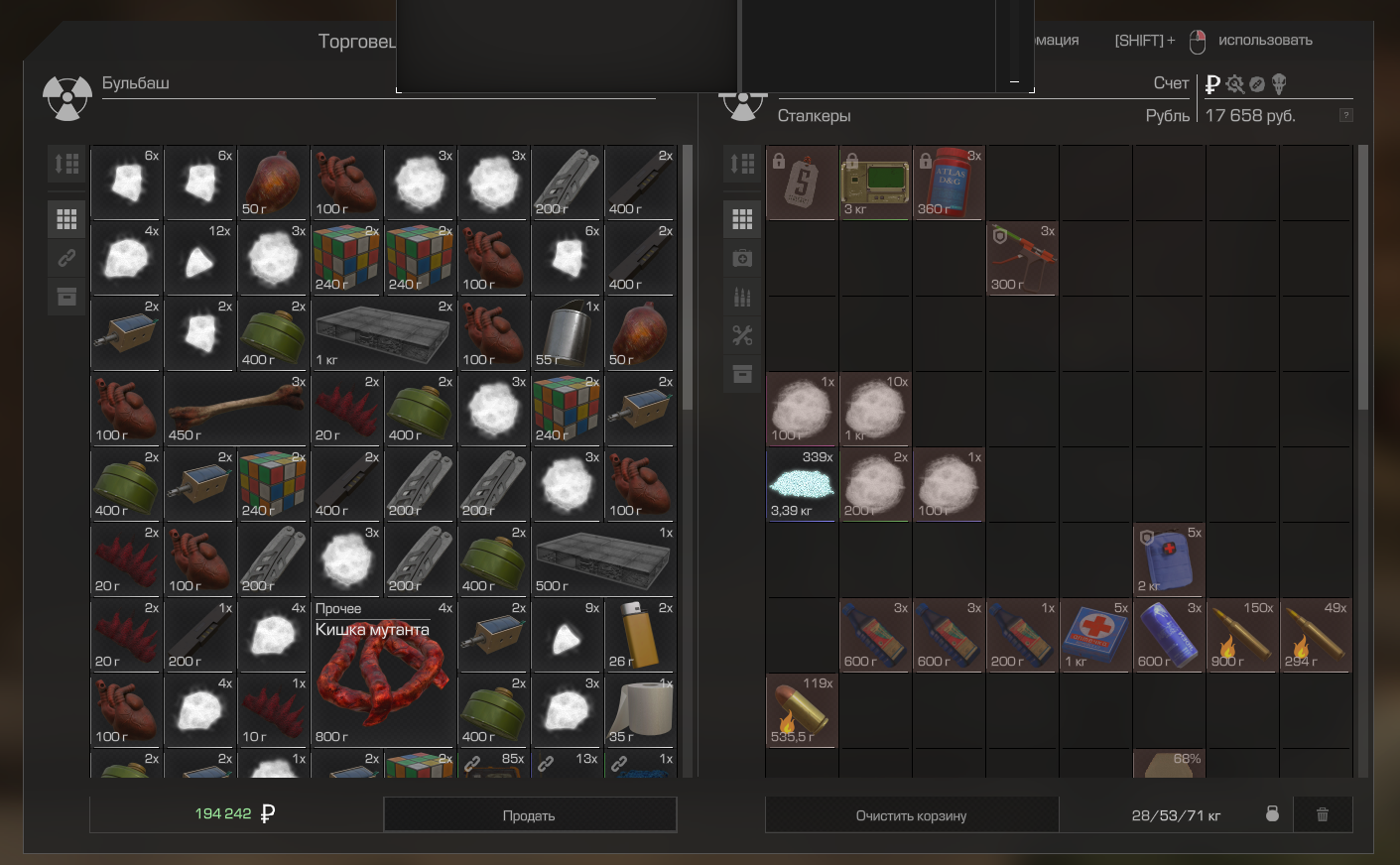Pick the yellow lighter slot
The height and width of the screenshot is (865, 1400).
pyautogui.click(x=640, y=635)
